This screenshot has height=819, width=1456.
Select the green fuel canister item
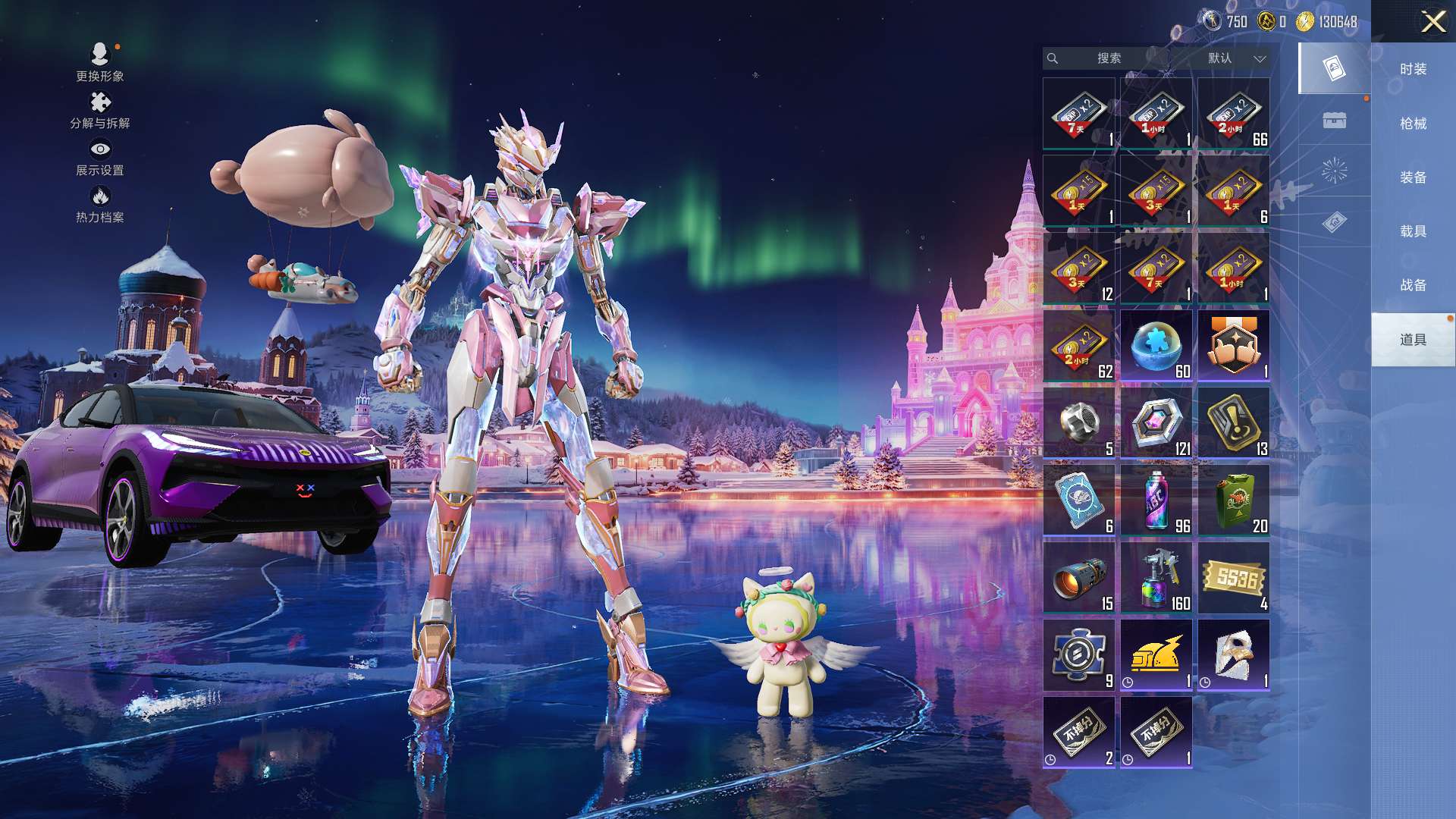tap(1234, 500)
